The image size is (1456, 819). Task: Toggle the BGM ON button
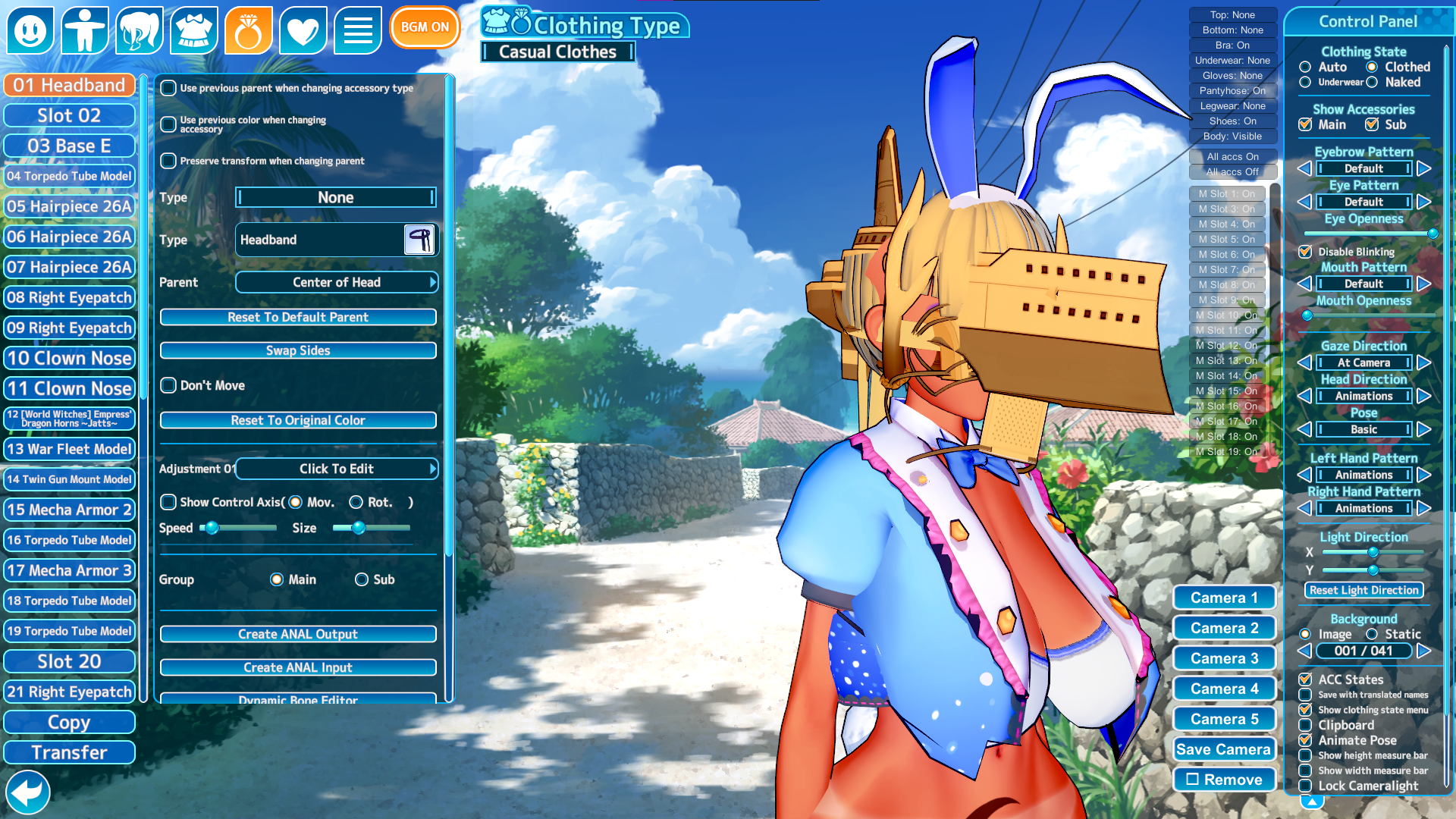(425, 27)
